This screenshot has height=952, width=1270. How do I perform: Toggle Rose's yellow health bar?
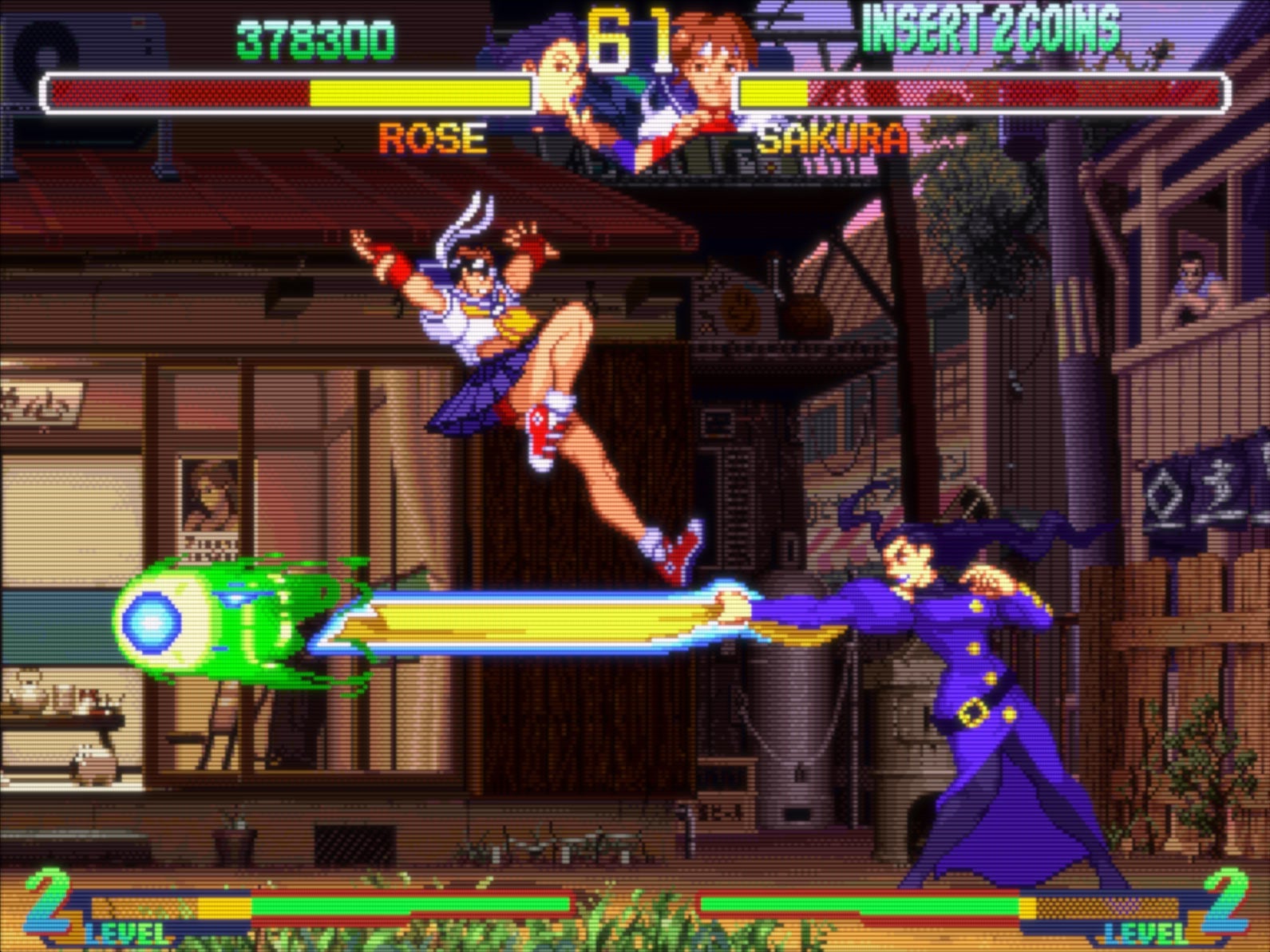[x=287, y=93]
